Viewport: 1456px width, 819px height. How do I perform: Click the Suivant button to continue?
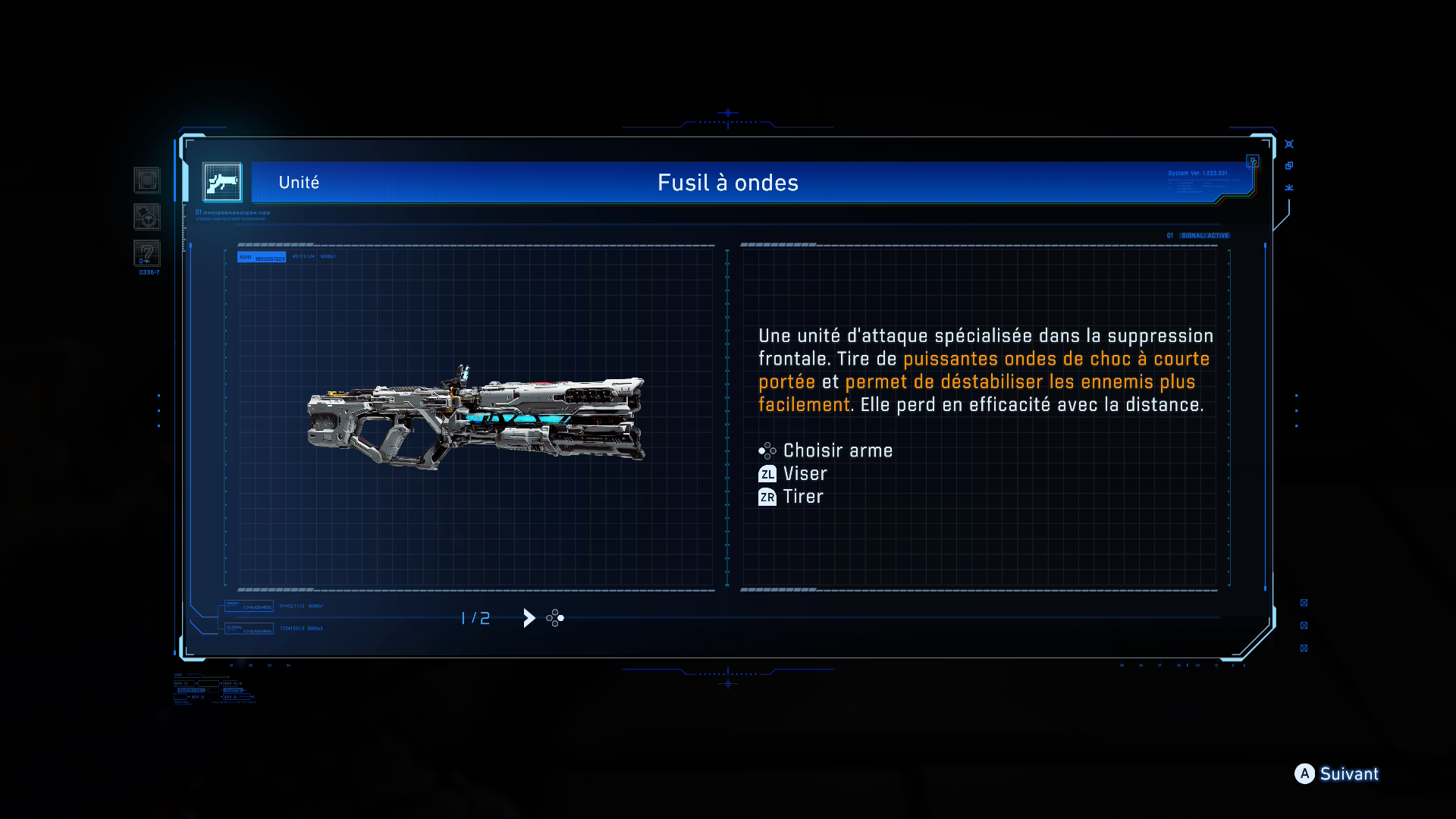coord(1336,773)
